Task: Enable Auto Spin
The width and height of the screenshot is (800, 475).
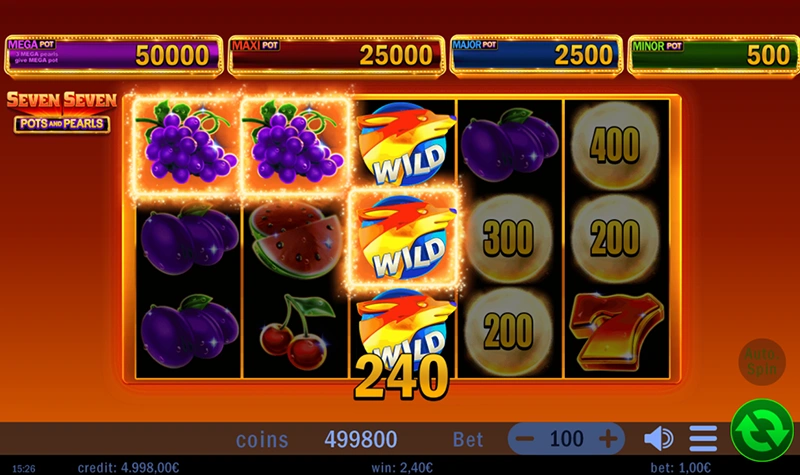Action: point(761,362)
